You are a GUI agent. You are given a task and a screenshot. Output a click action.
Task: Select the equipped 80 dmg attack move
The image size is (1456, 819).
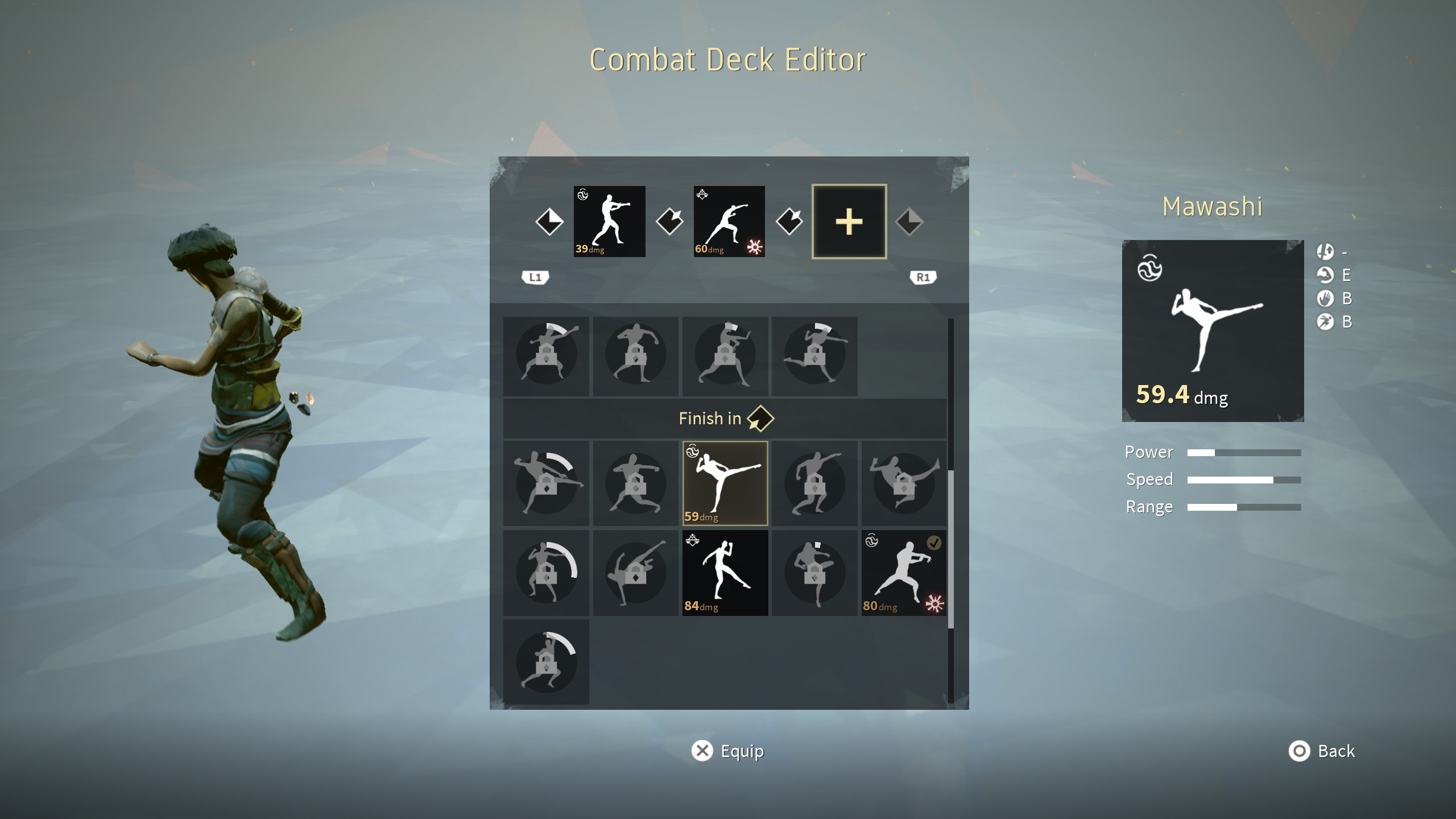pos(904,573)
